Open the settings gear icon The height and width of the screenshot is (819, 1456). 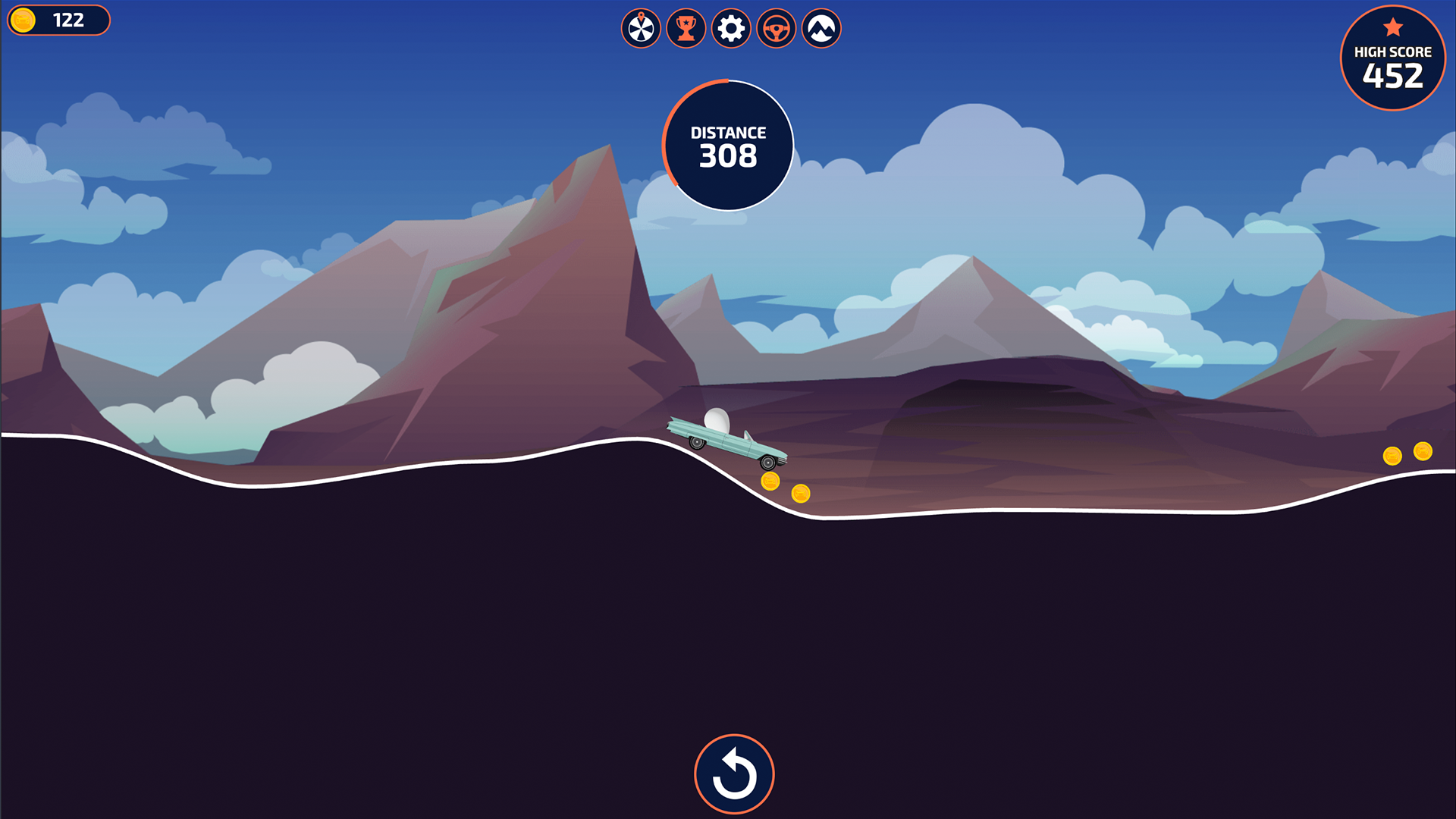click(730, 29)
